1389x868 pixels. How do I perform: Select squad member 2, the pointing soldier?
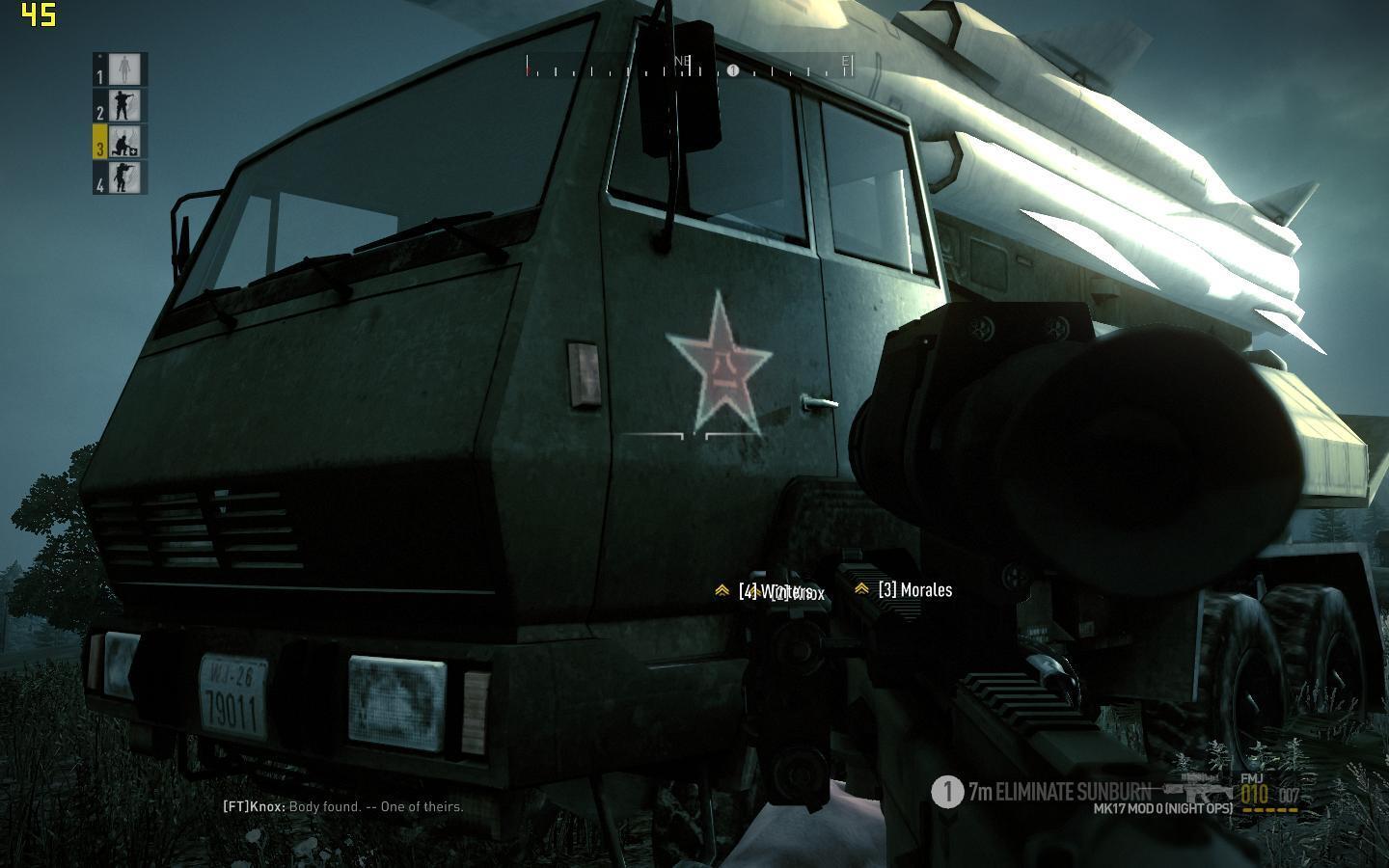pyautogui.click(x=122, y=105)
